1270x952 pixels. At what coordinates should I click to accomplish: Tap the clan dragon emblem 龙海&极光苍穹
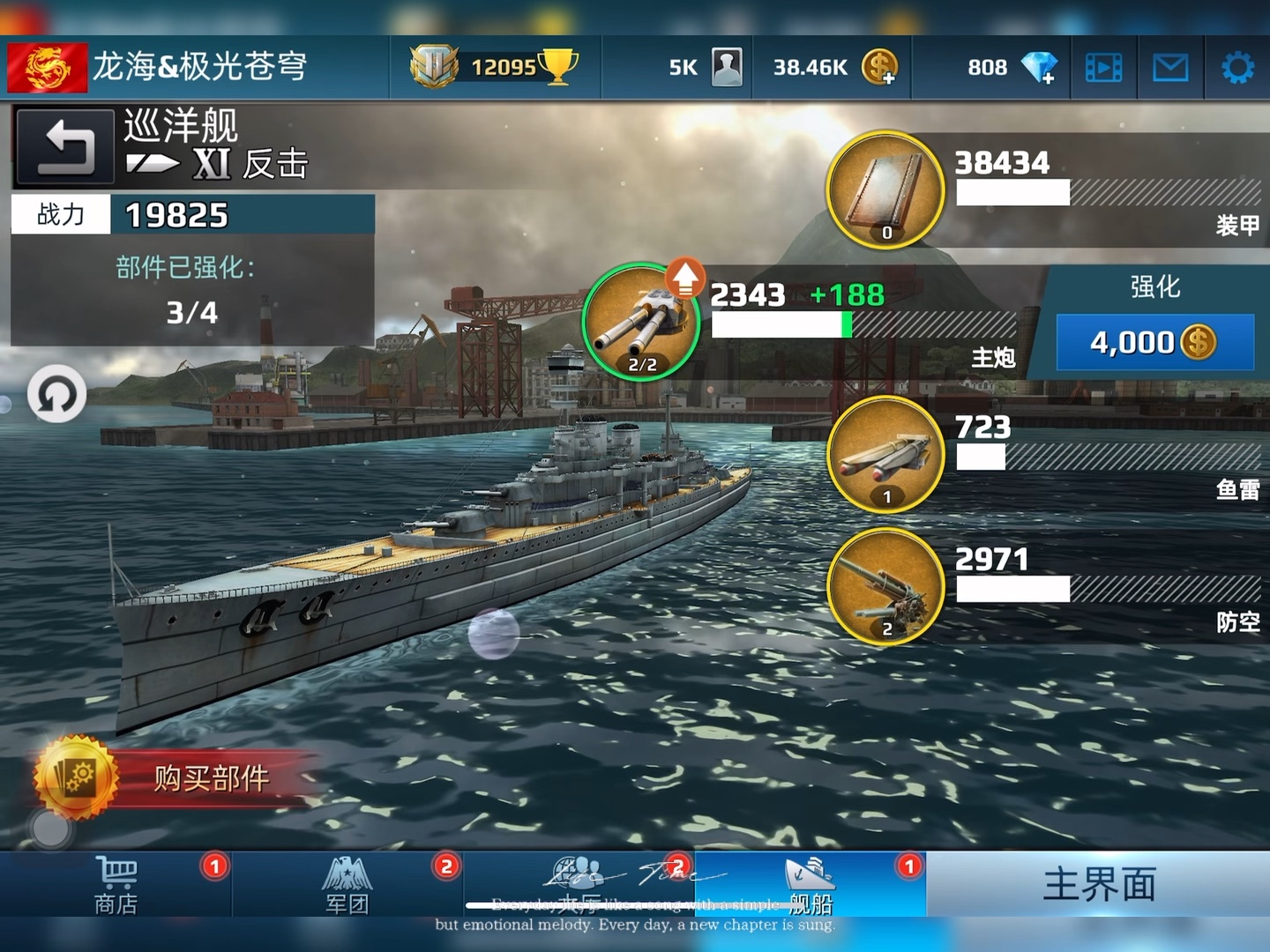pos(48,66)
